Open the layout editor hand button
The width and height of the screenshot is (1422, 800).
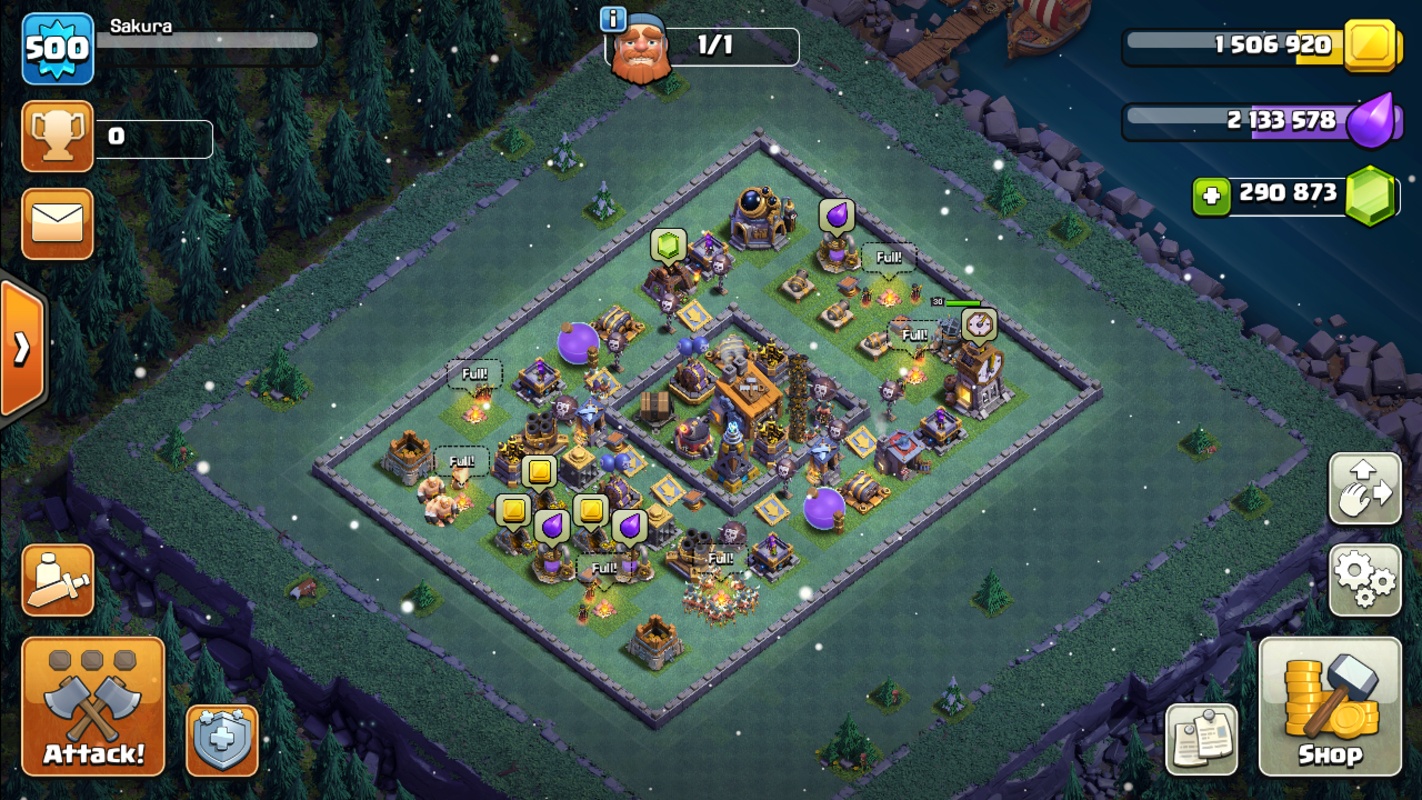coord(1365,489)
